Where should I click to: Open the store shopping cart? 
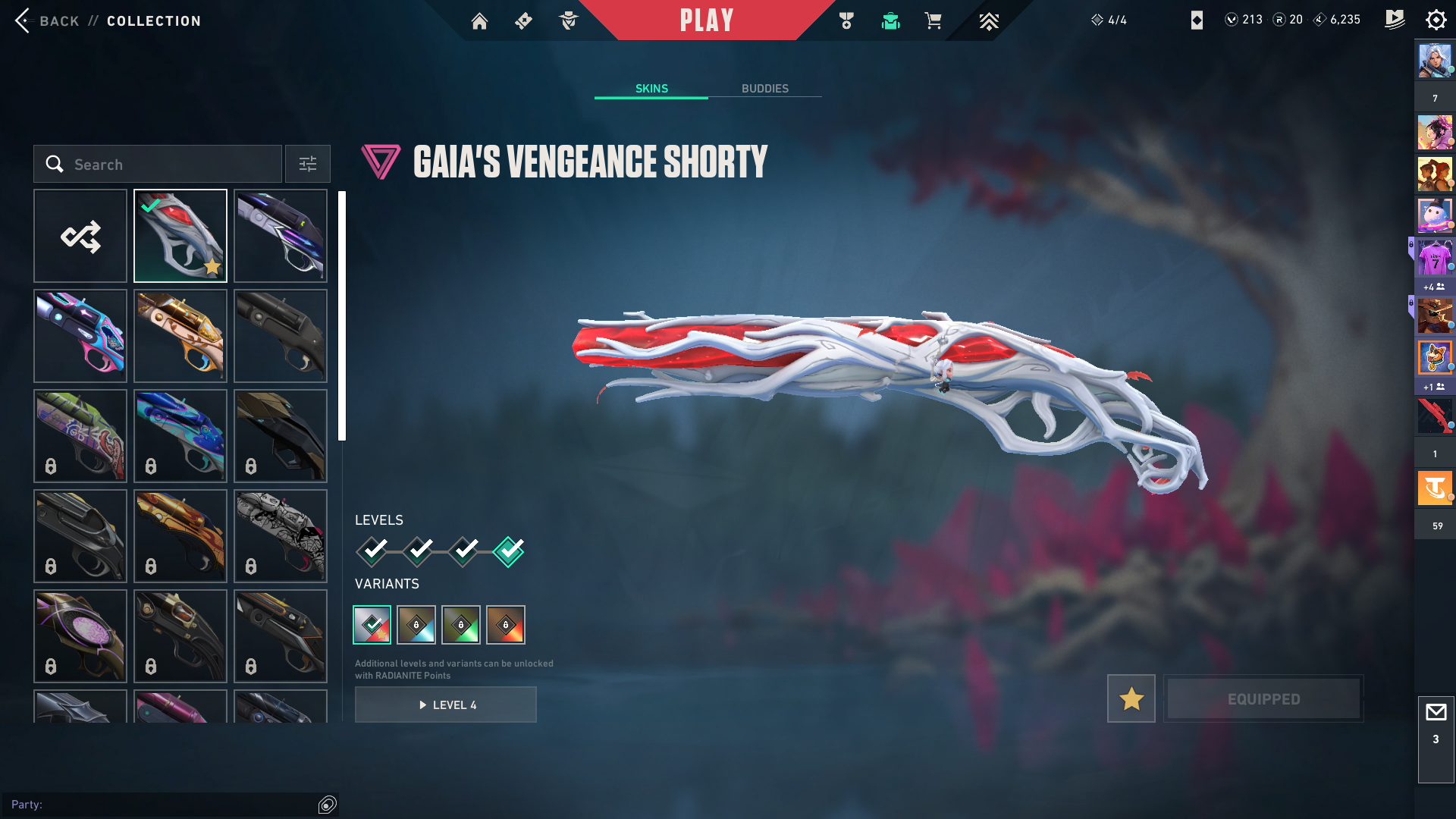[x=933, y=21]
